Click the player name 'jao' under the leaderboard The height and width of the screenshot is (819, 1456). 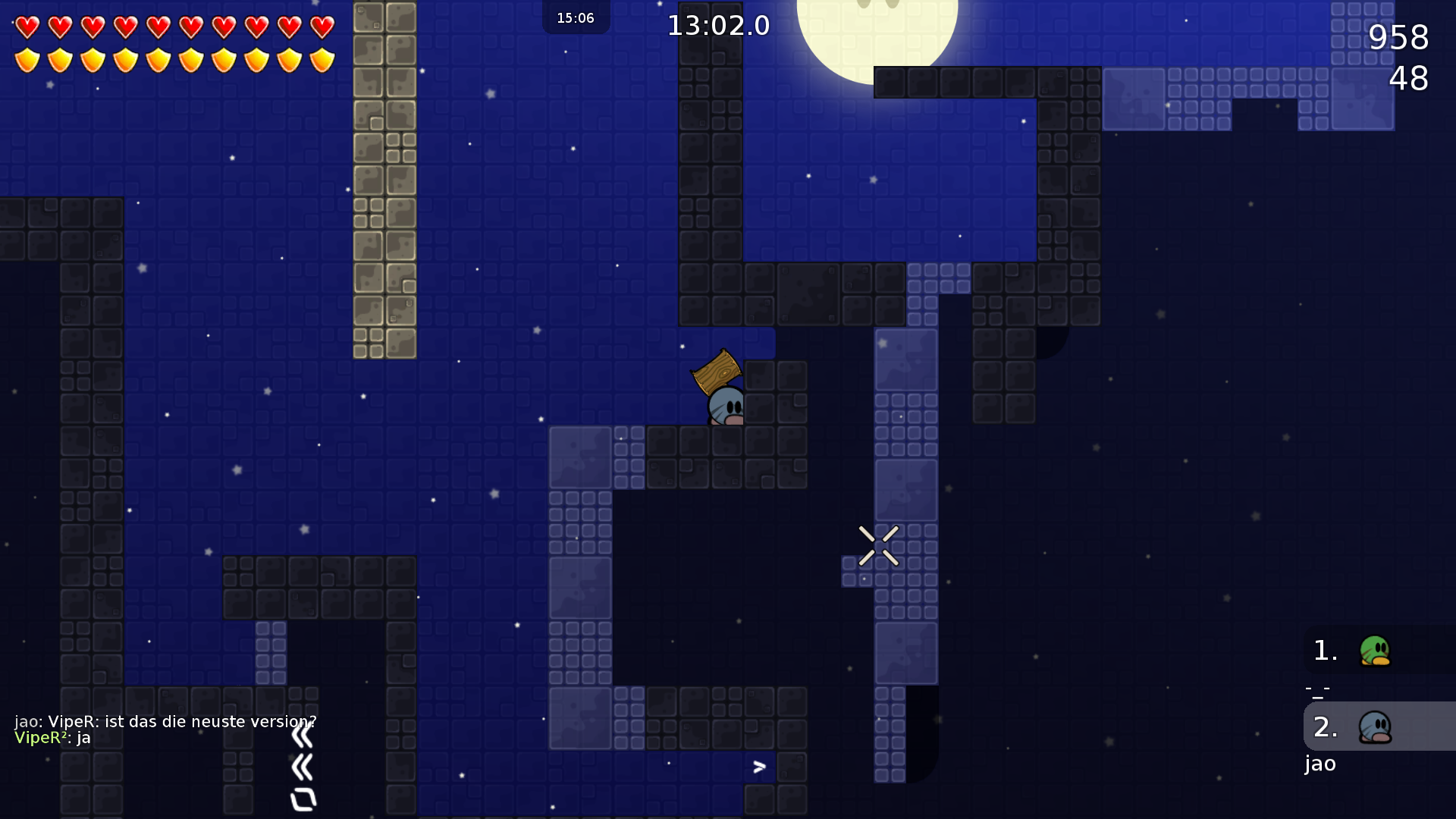click(x=1320, y=764)
